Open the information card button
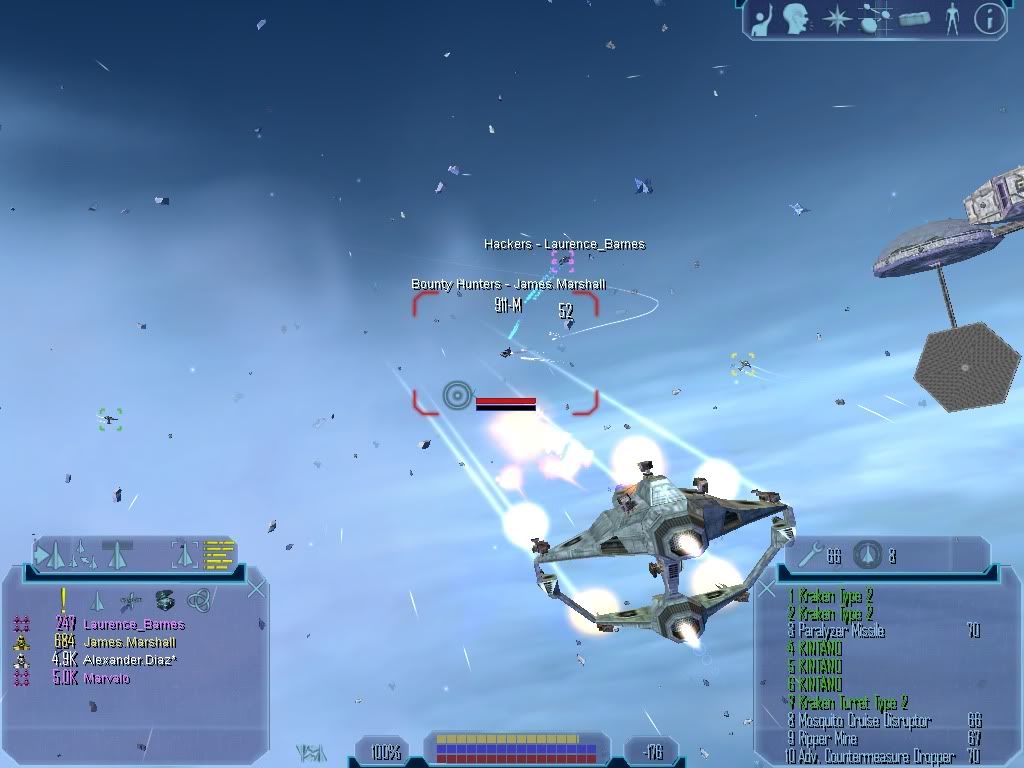Screen dimensions: 1024x768 point(989,19)
